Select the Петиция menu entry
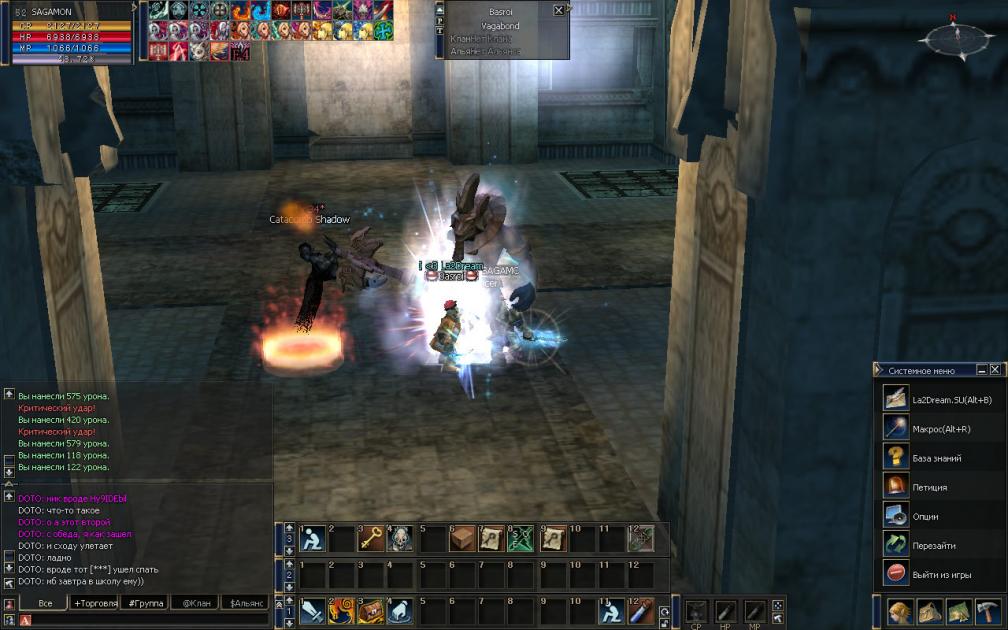The height and width of the screenshot is (630, 1008). 929,487
